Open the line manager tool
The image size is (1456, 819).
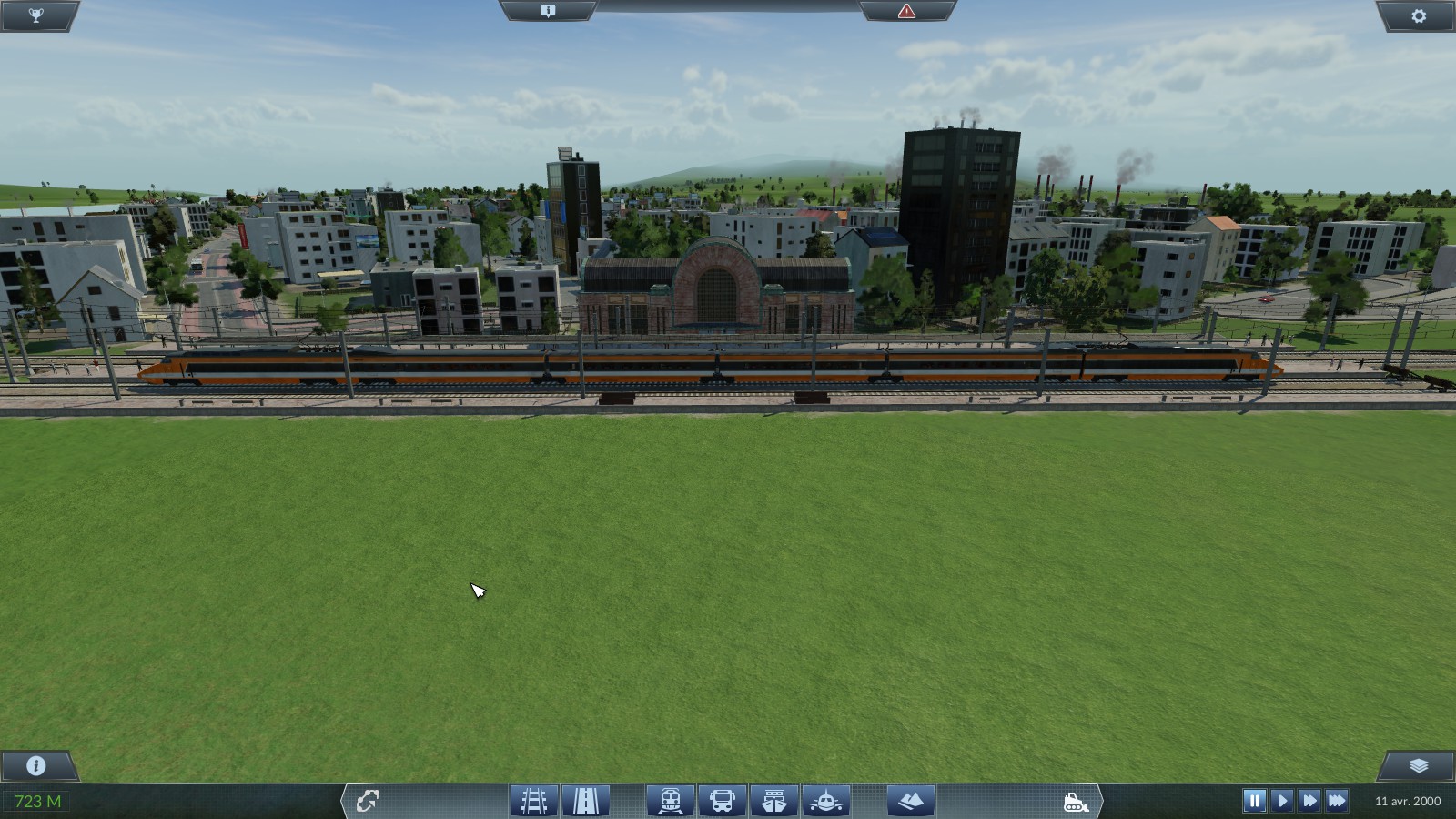click(368, 801)
